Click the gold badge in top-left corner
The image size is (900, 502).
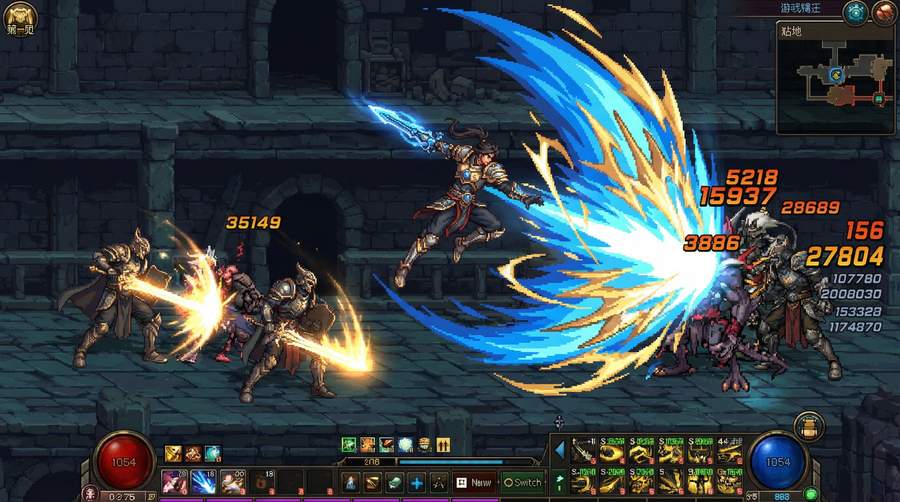(20, 15)
